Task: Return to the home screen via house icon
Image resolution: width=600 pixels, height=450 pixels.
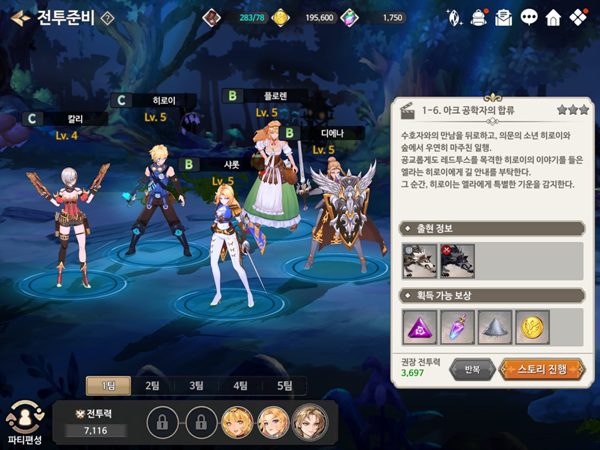Action: click(x=553, y=17)
